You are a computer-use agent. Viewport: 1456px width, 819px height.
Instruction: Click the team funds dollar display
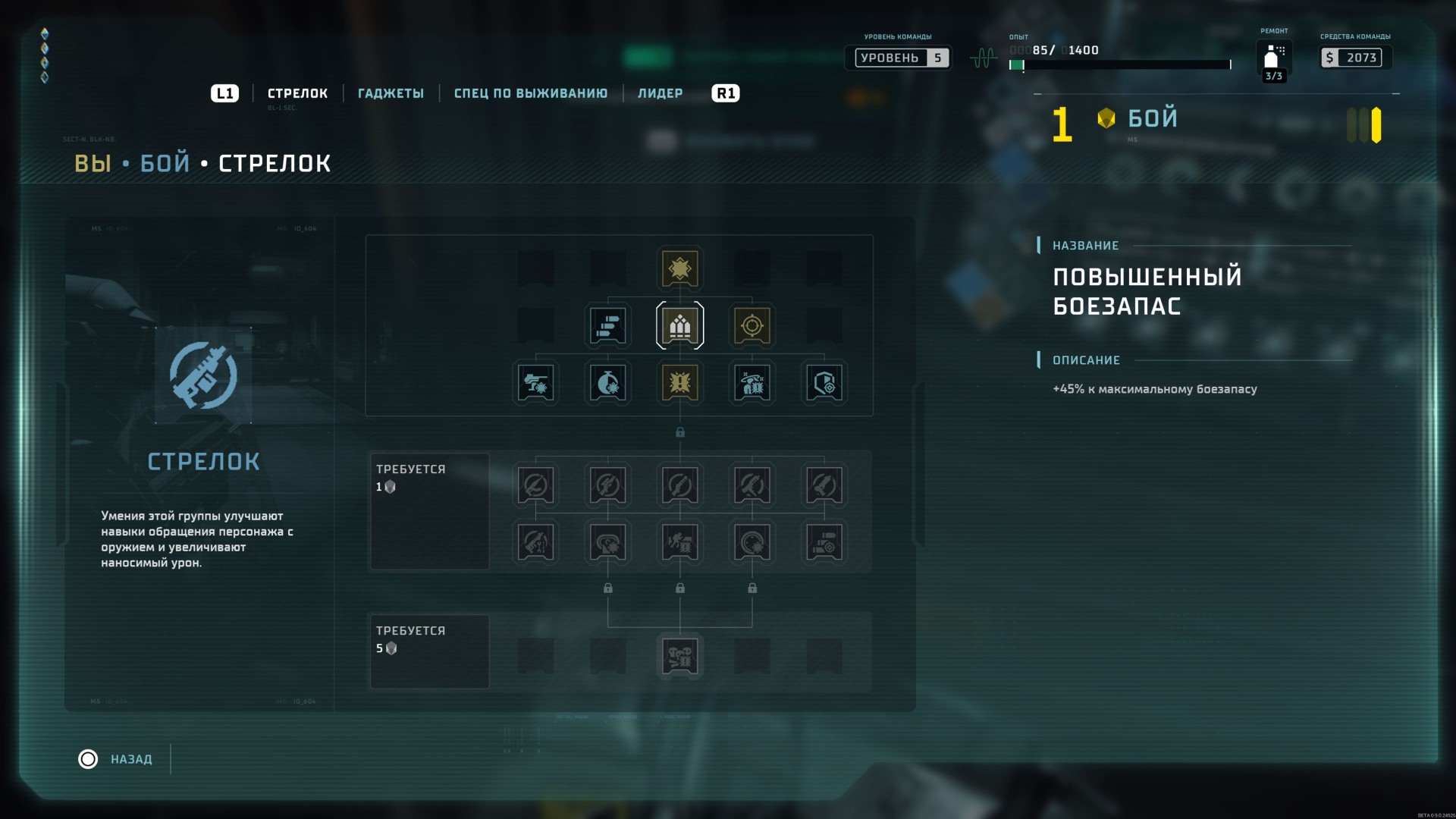[x=1354, y=57]
